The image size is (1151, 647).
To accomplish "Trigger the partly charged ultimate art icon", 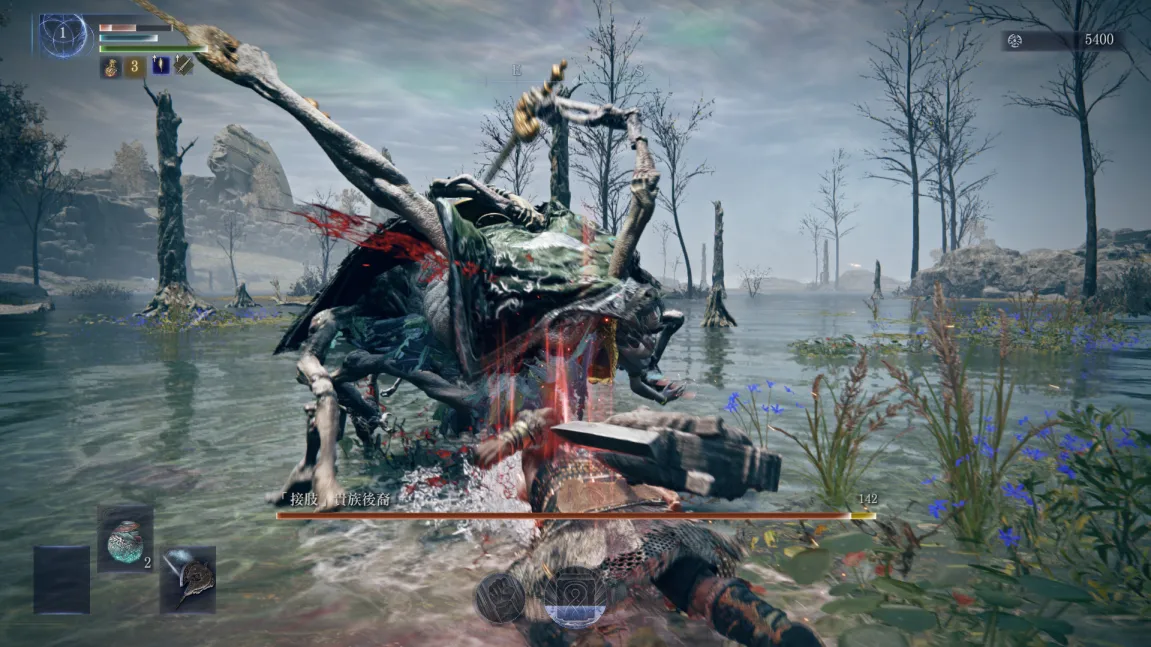I will (577, 597).
